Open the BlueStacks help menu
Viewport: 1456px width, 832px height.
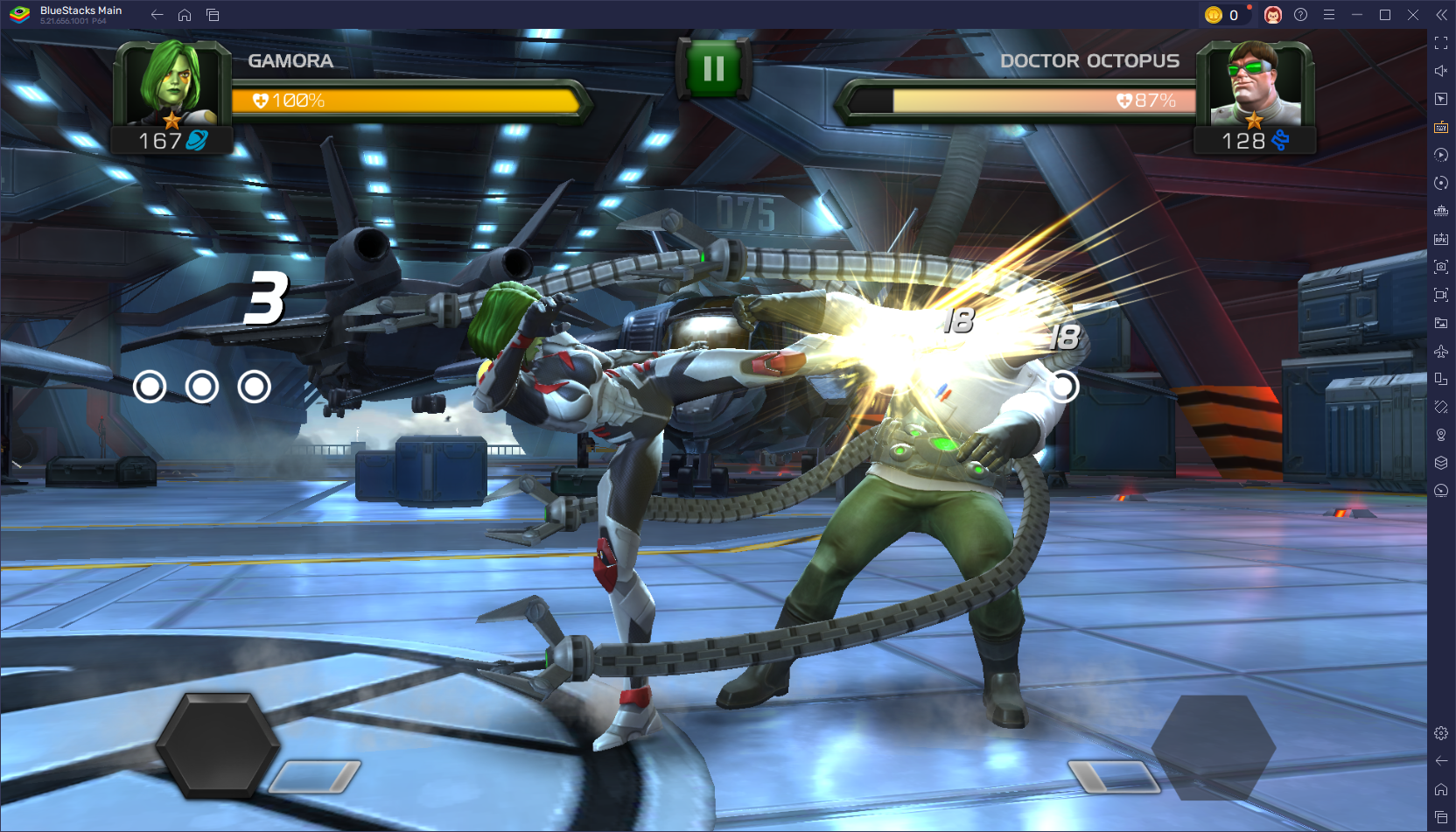click(1300, 14)
